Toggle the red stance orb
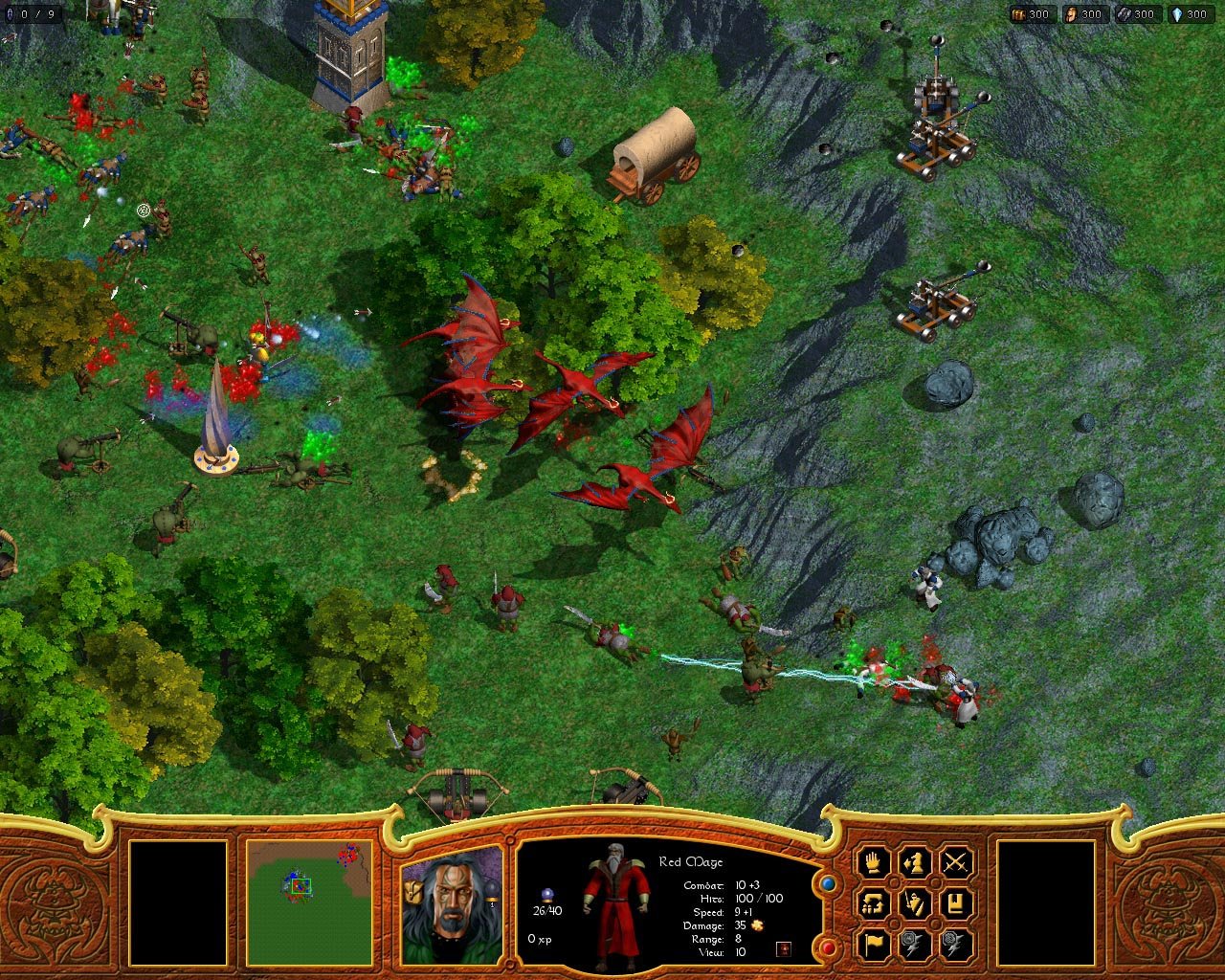The image size is (1225, 980). pos(826,947)
